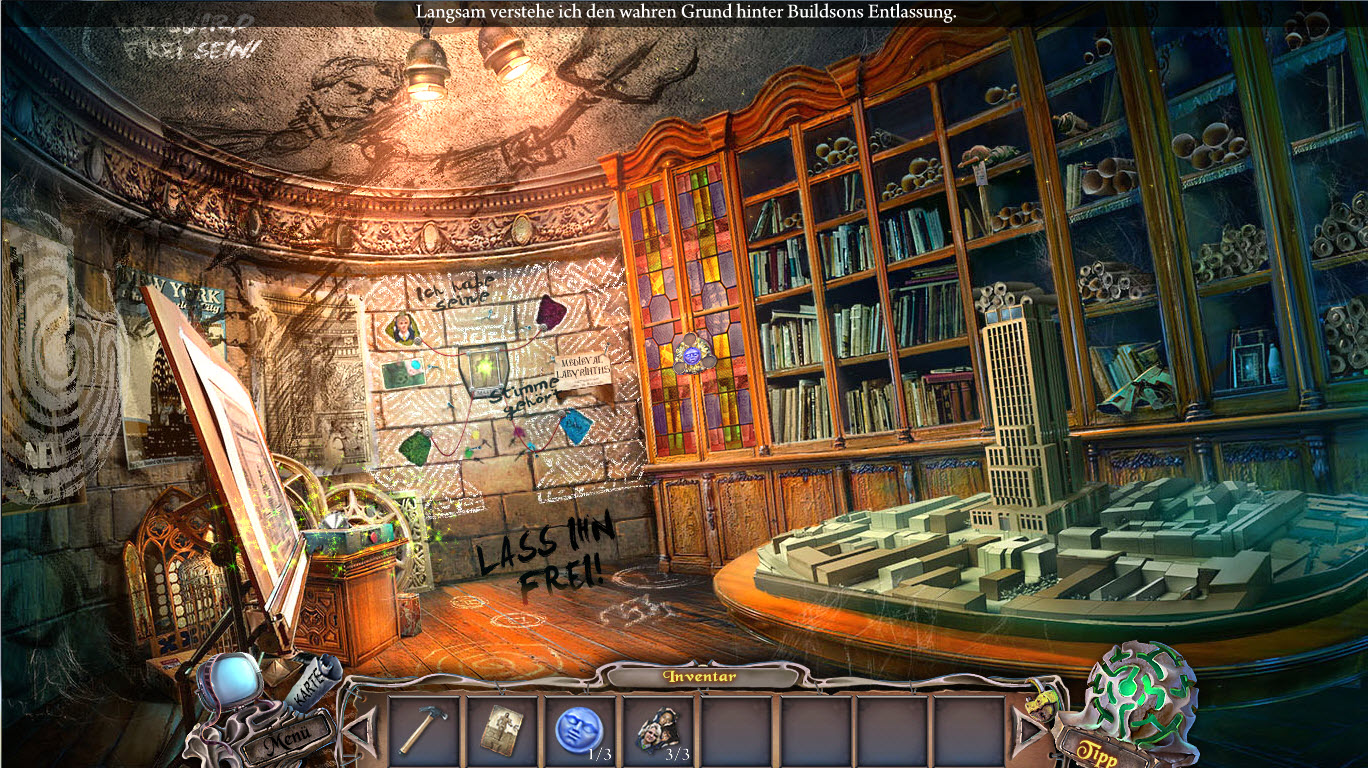Toggle the Inventar panel label

699,677
